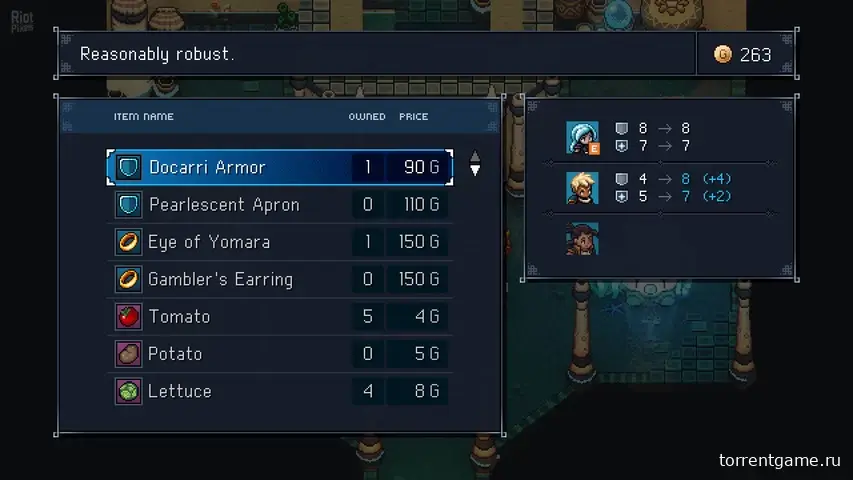This screenshot has width=853, height=480.
Task: Choose the brown-haired character portrait
Action: (x=581, y=239)
